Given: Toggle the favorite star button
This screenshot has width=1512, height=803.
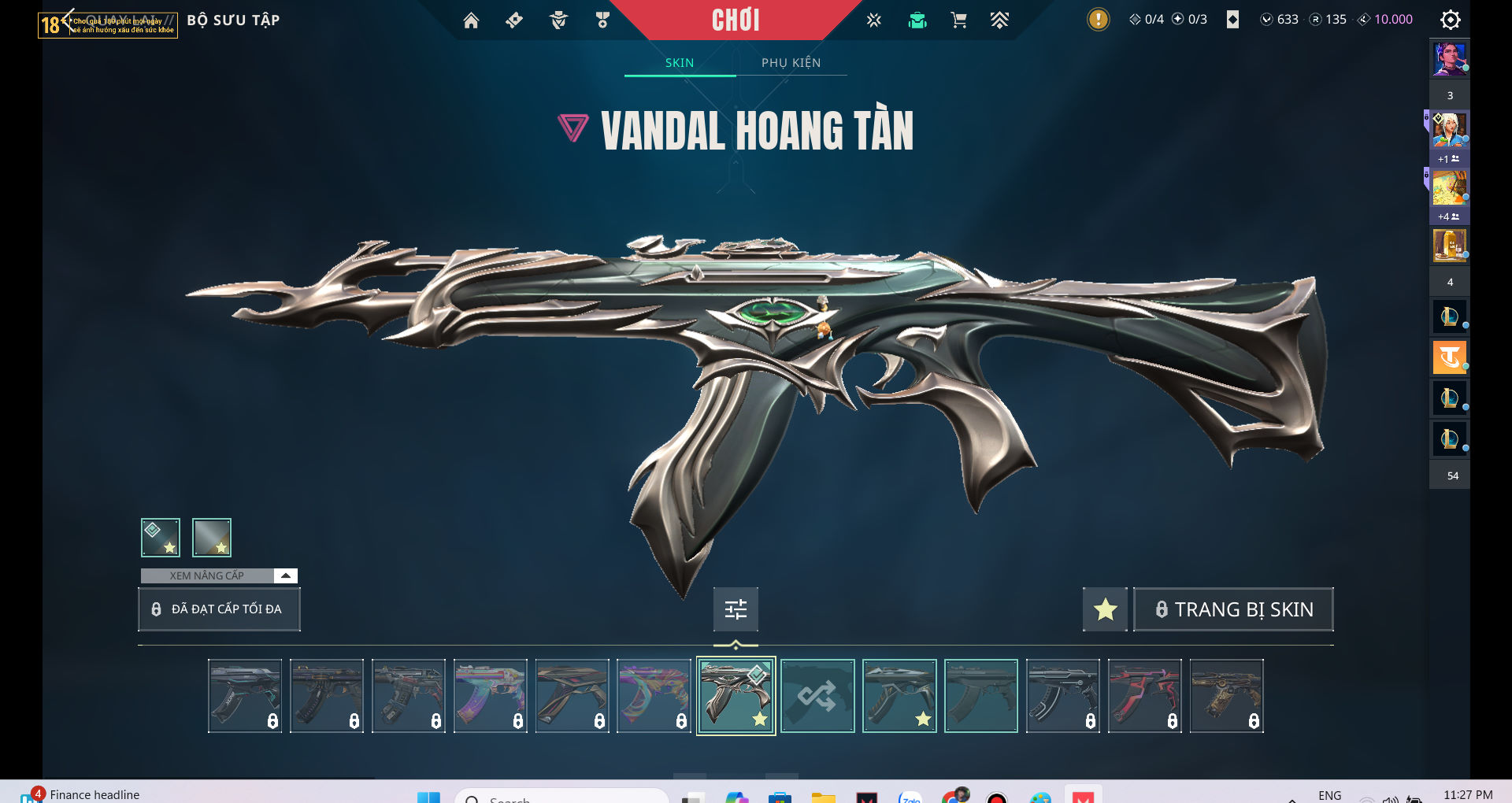Looking at the screenshot, I should 1105,609.
